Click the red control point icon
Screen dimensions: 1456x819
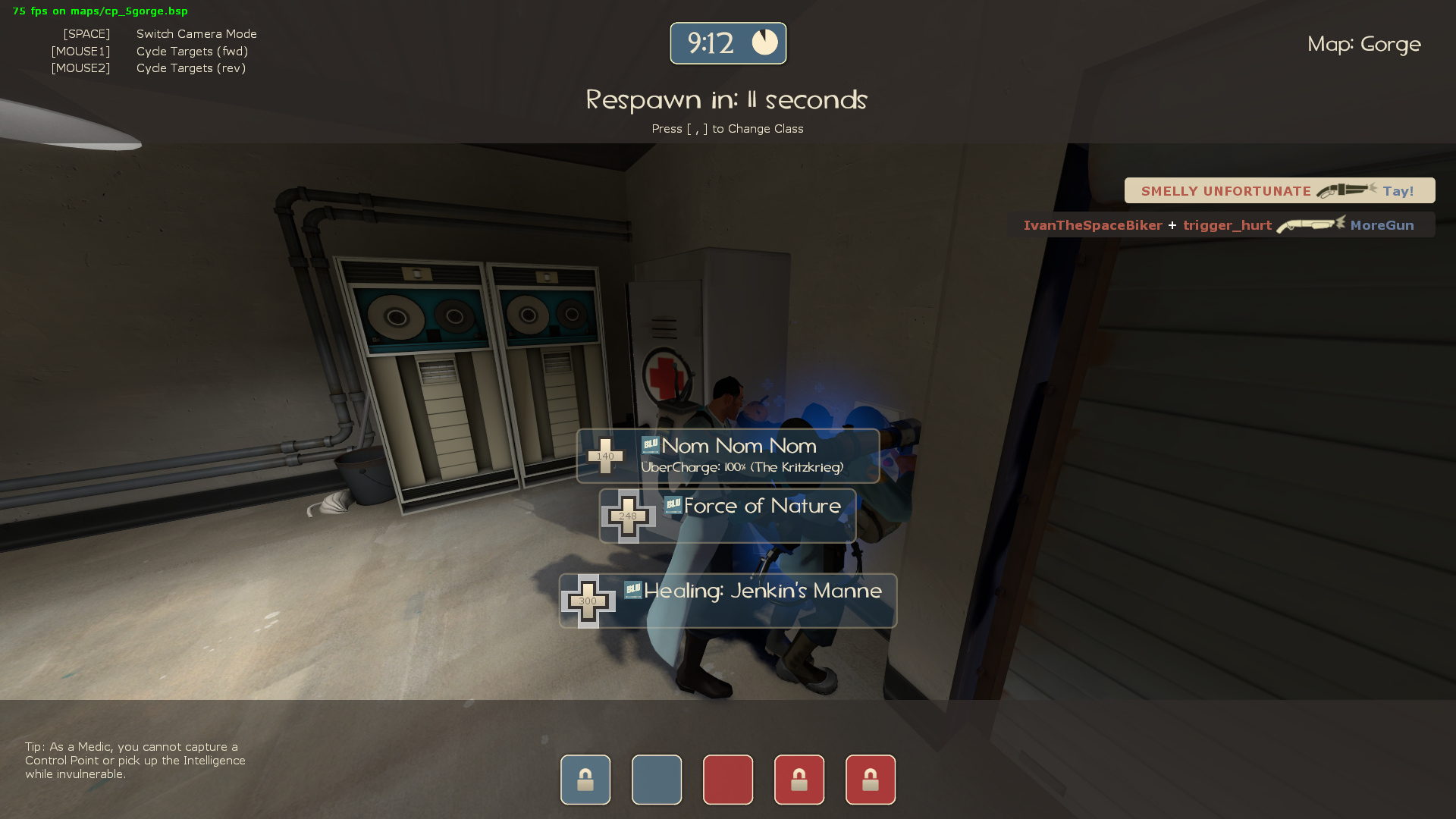727,779
